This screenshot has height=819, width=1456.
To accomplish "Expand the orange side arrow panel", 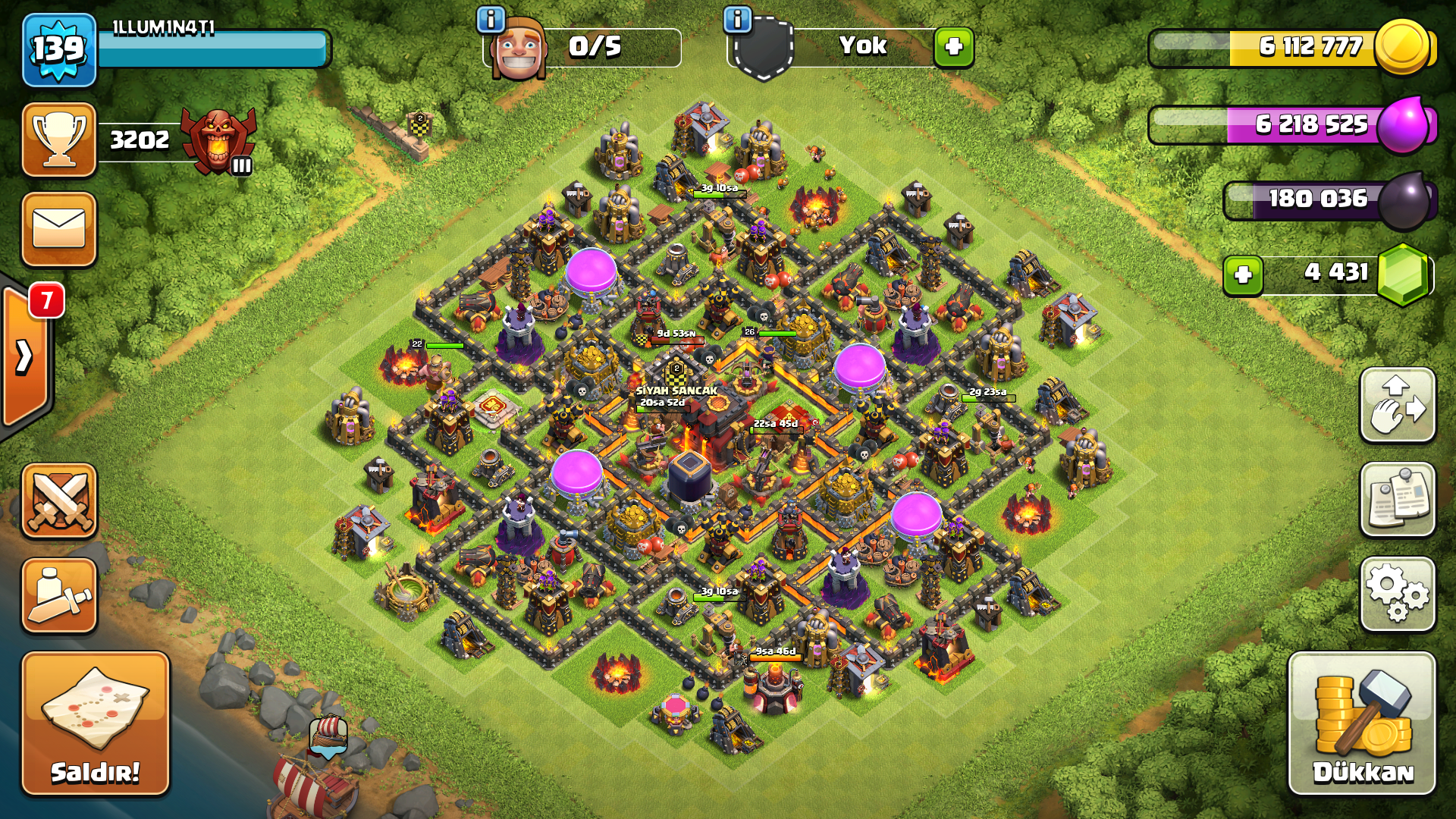I will (25, 356).
